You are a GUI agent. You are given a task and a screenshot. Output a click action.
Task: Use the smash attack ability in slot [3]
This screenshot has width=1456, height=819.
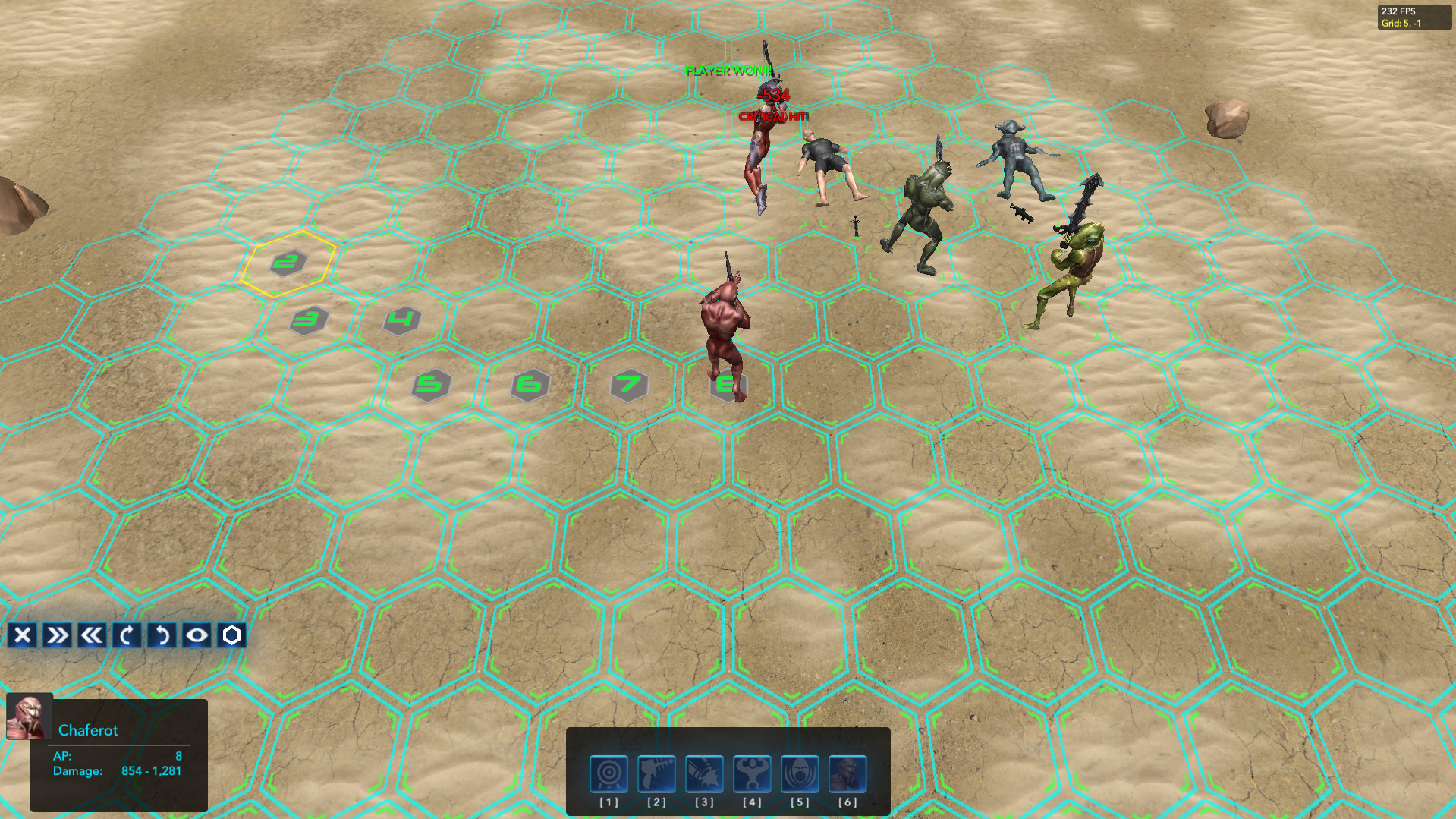tap(703, 775)
